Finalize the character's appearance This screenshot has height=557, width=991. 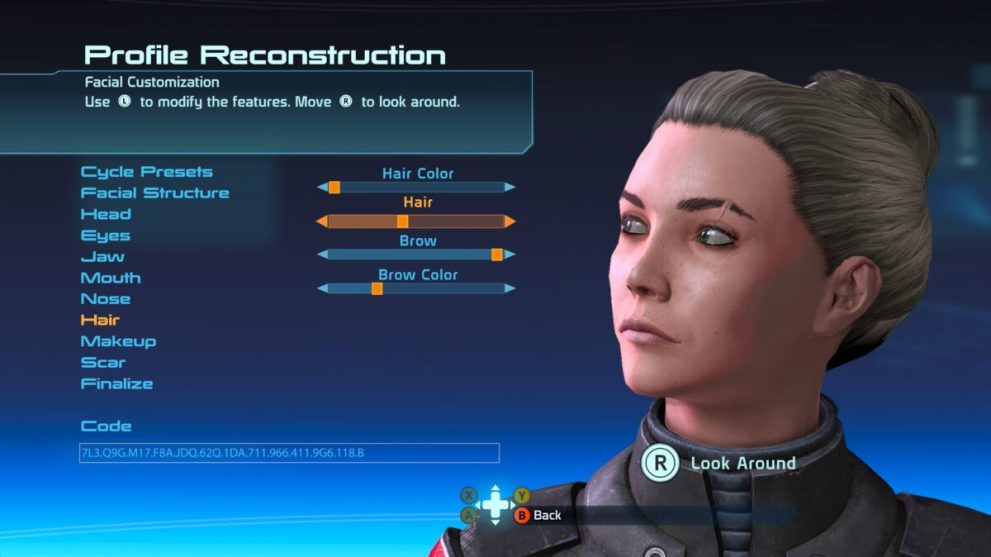[x=117, y=384]
